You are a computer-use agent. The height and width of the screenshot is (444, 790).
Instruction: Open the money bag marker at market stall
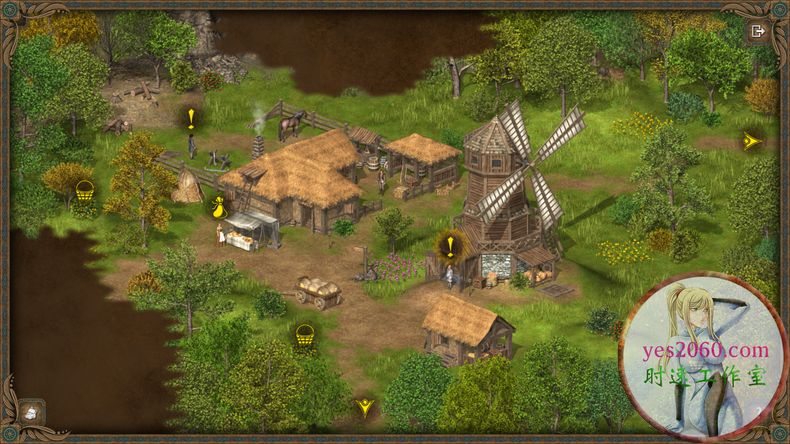click(x=216, y=207)
